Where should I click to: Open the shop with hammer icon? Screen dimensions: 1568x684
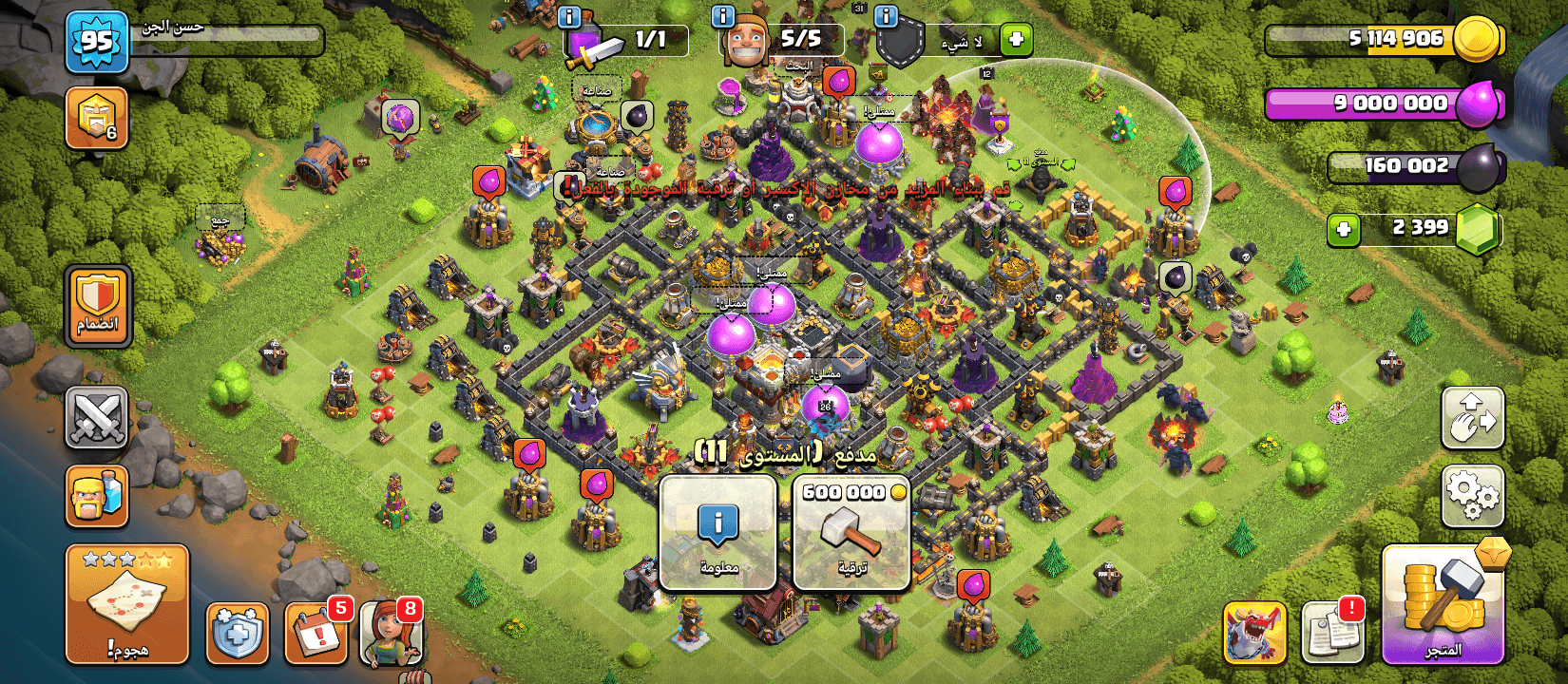pos(1443,604)
